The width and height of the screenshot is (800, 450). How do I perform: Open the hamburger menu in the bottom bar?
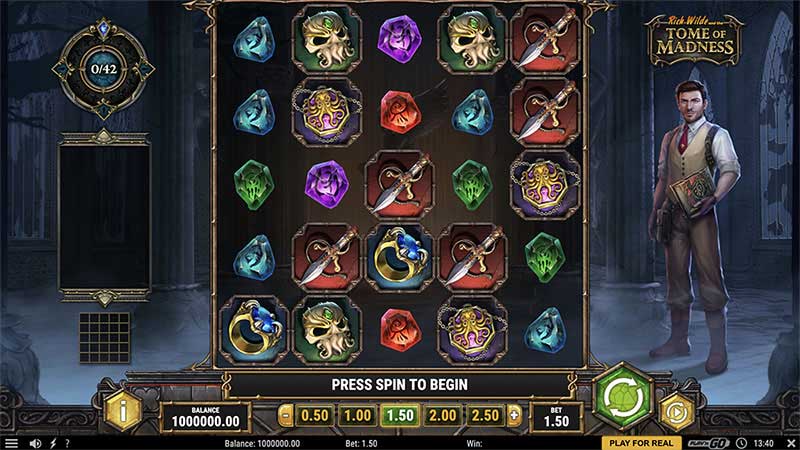11,442
